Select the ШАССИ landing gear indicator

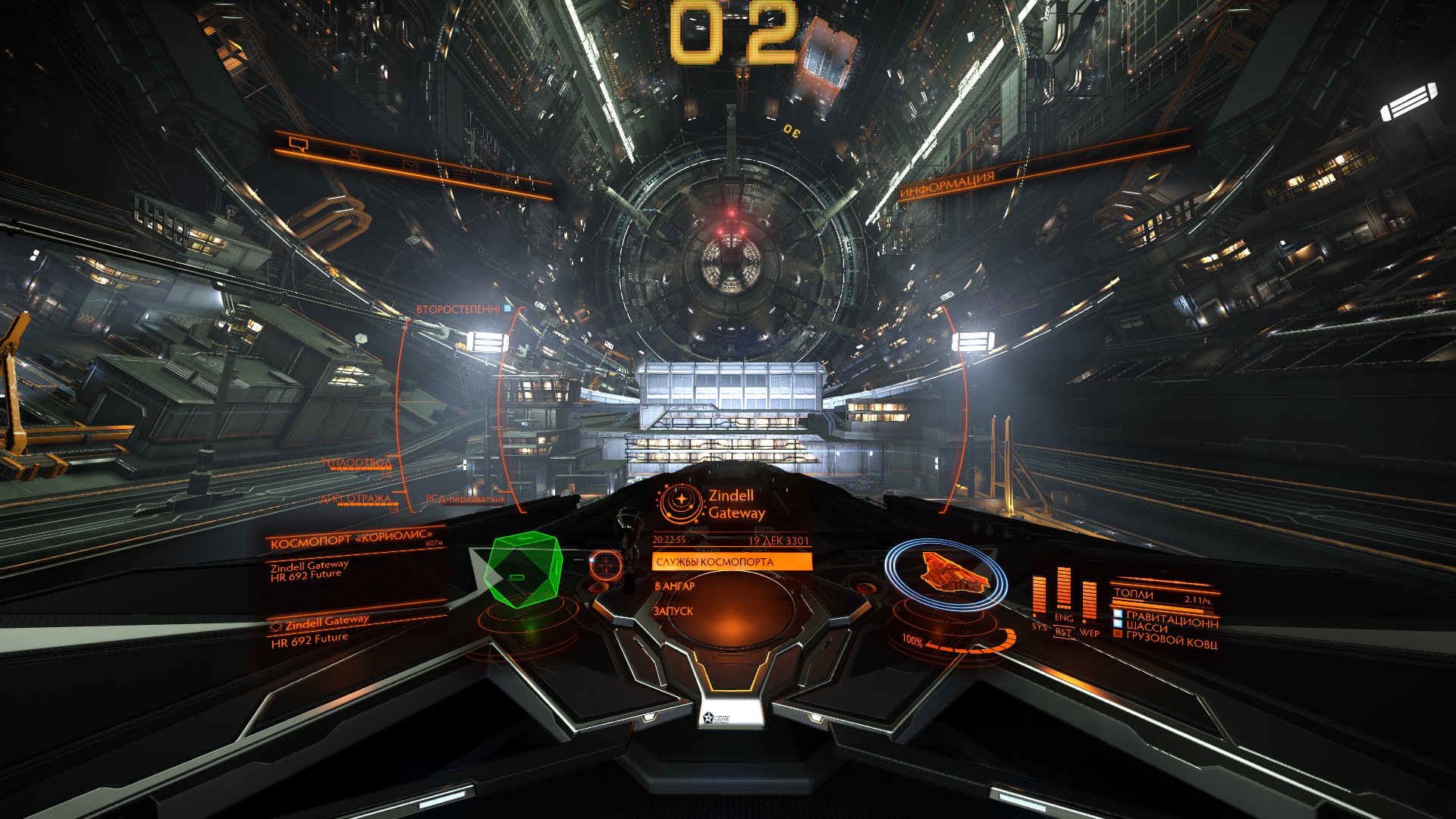pos(1147,626)
